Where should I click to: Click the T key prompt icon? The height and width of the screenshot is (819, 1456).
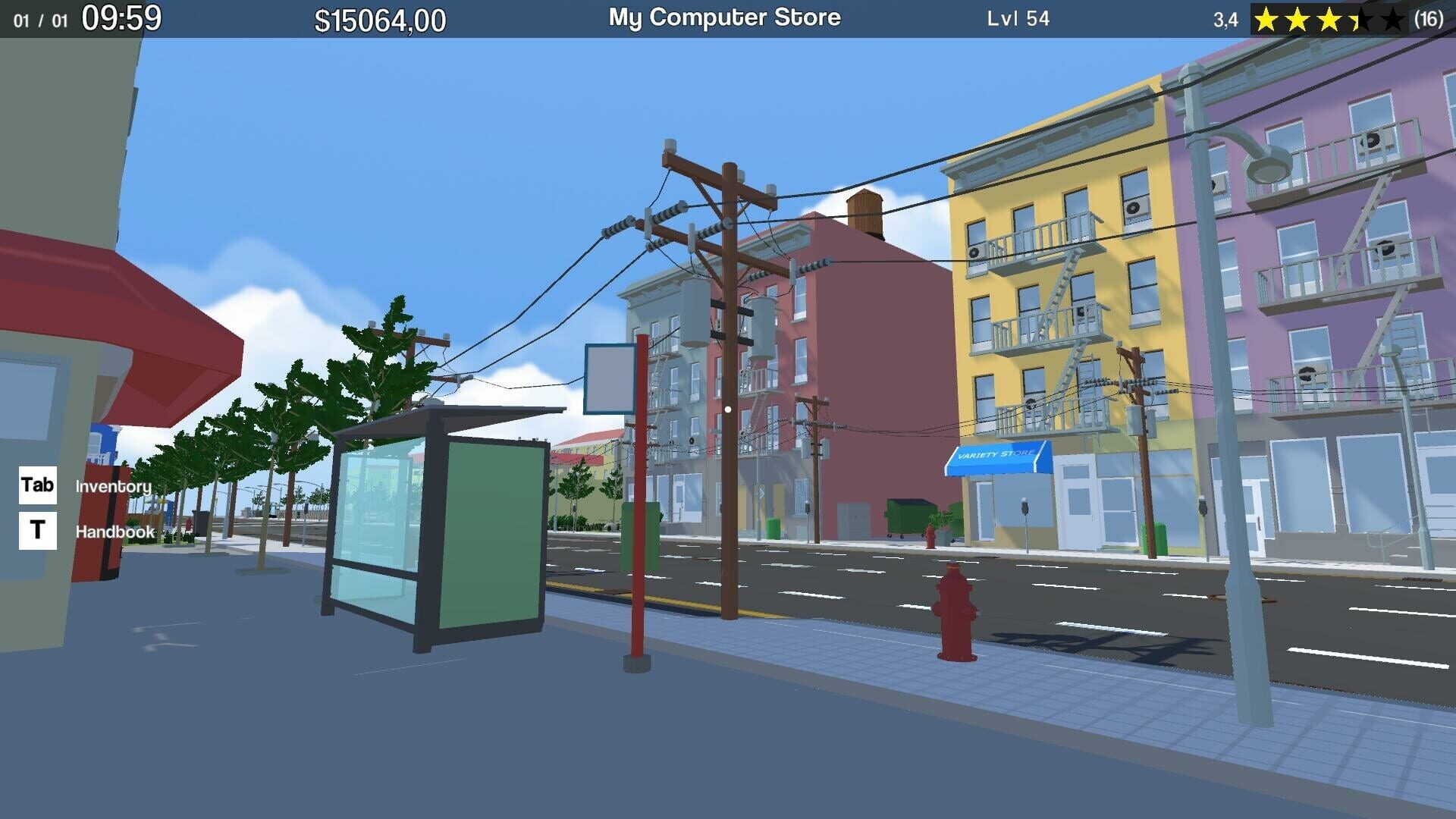pos(36,531)
